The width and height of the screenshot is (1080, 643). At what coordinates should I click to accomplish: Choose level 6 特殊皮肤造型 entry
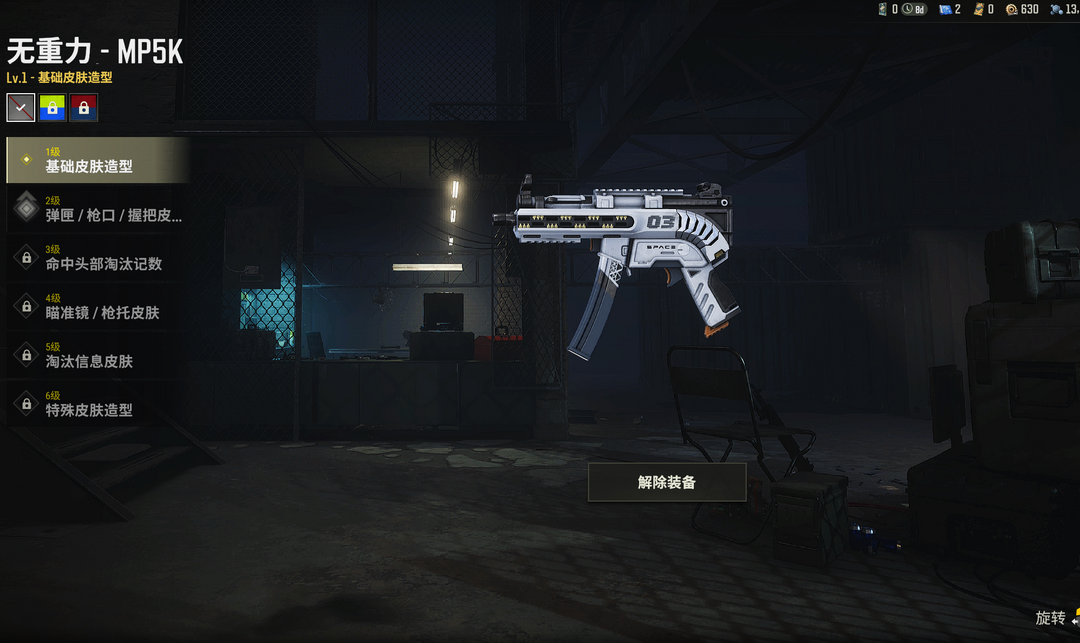[97, 403]
